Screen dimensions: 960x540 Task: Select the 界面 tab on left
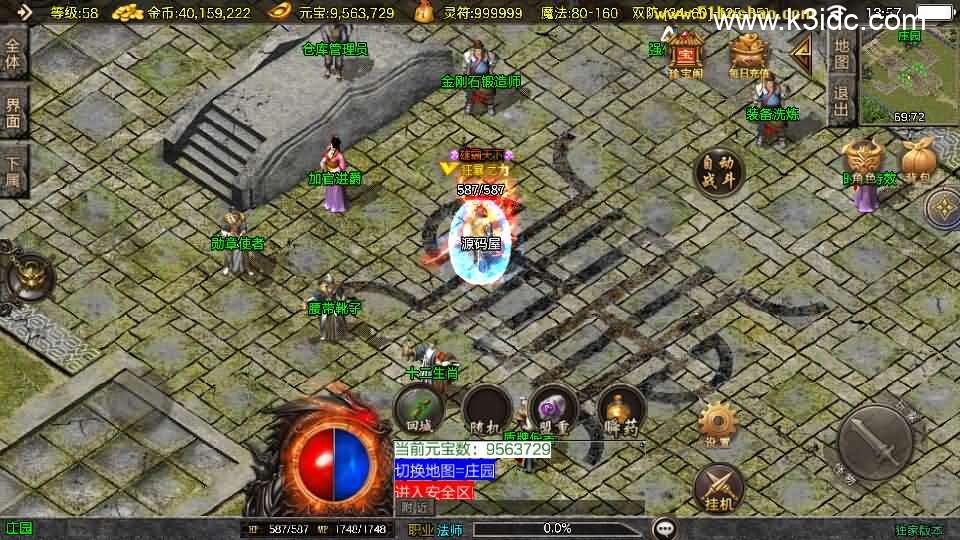click(x=13, y=111)
